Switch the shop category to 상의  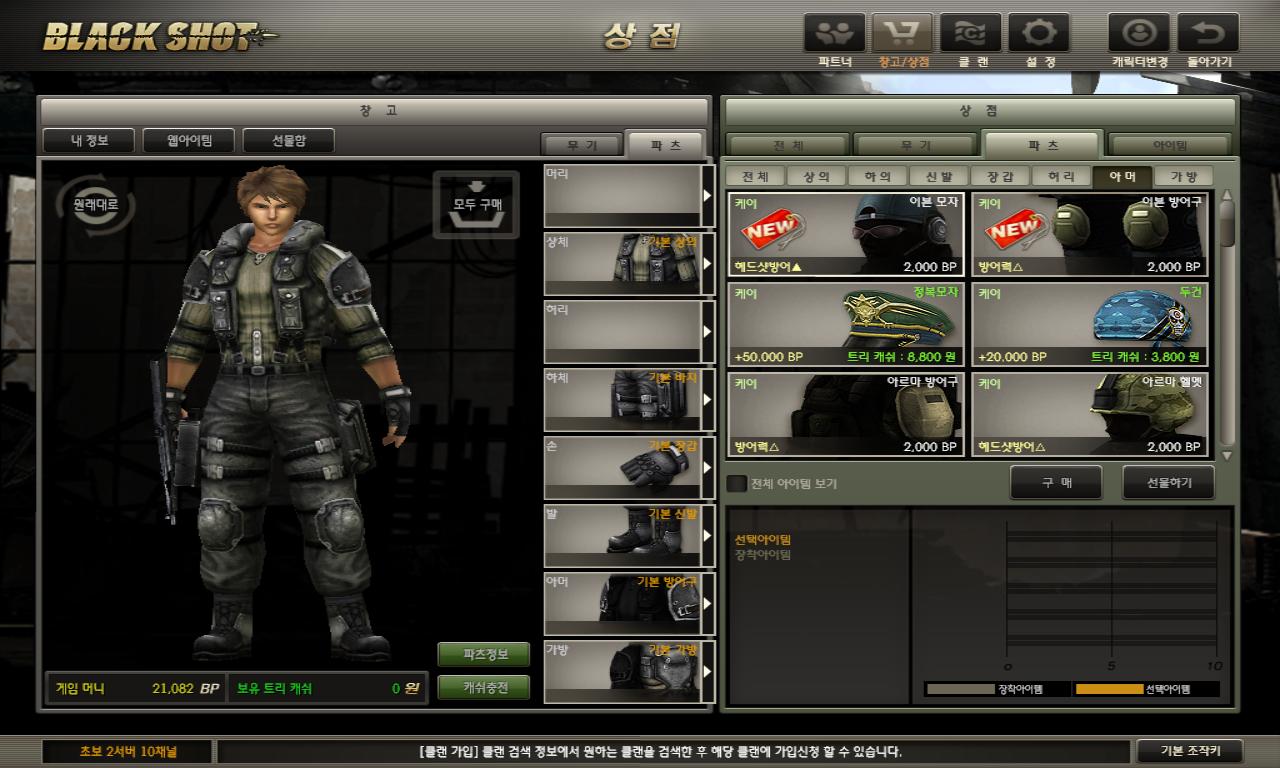[816, 177]
